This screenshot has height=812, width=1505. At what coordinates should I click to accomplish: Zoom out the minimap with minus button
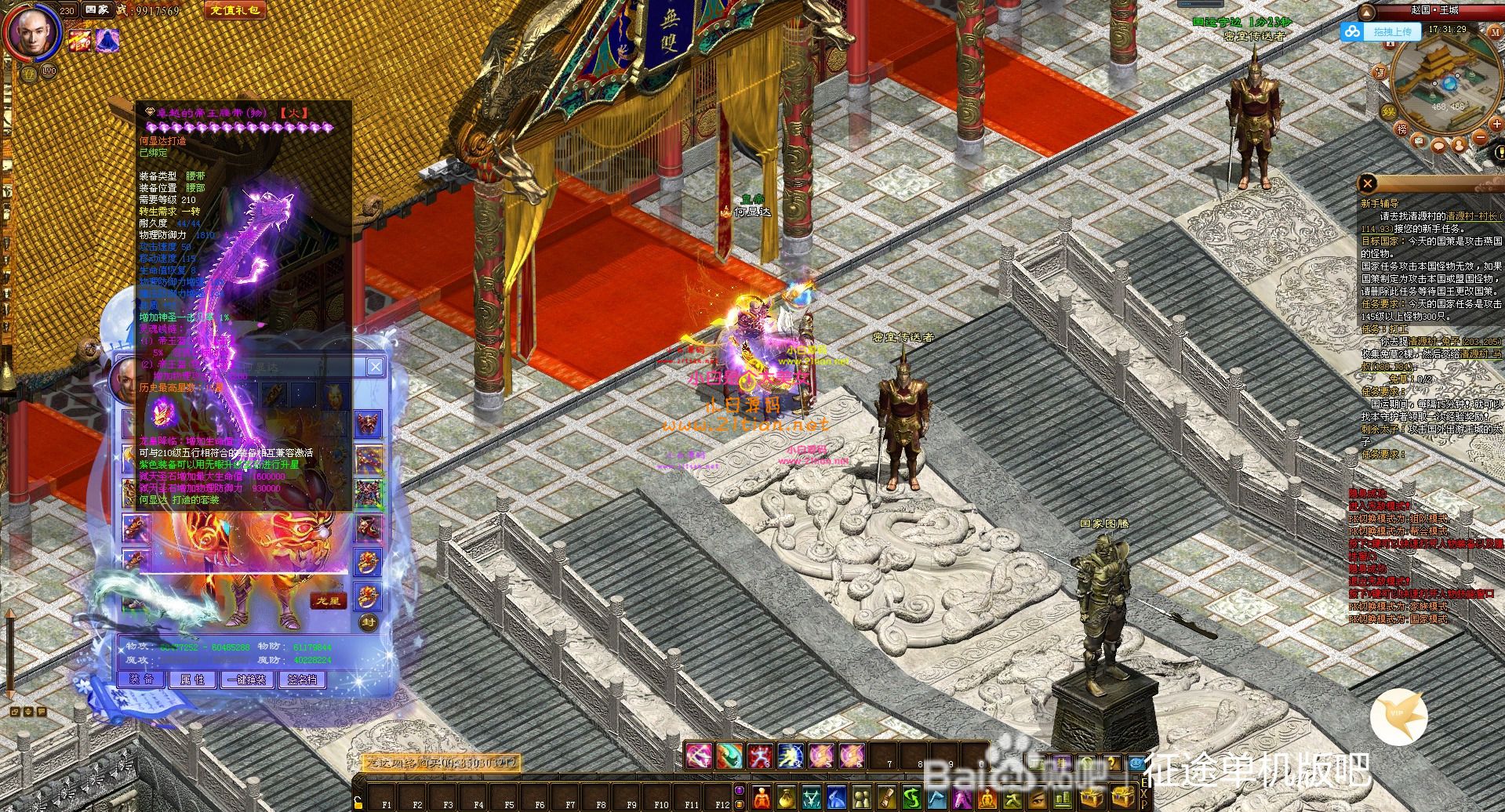click(1479, 136)
